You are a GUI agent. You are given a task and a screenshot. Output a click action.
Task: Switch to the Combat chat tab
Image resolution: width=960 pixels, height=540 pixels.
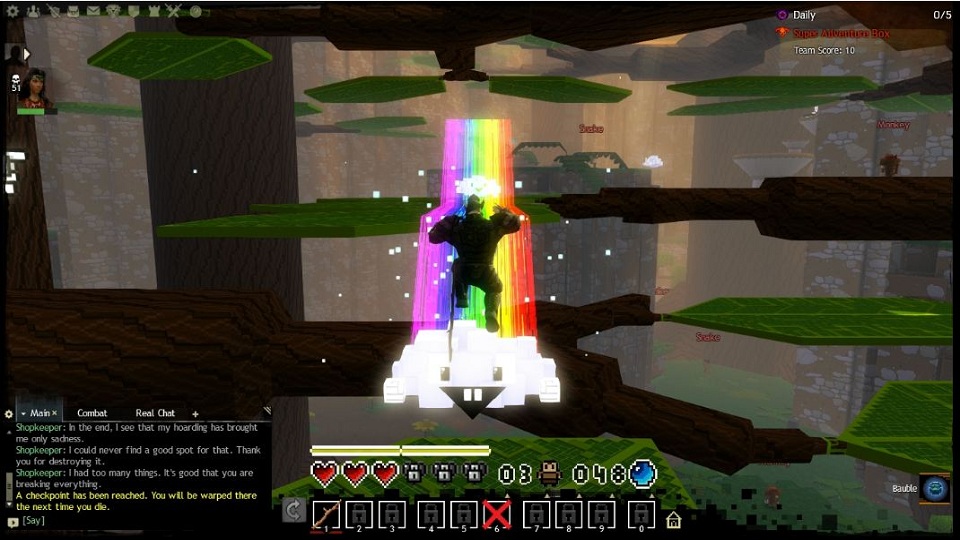point(92,413)
